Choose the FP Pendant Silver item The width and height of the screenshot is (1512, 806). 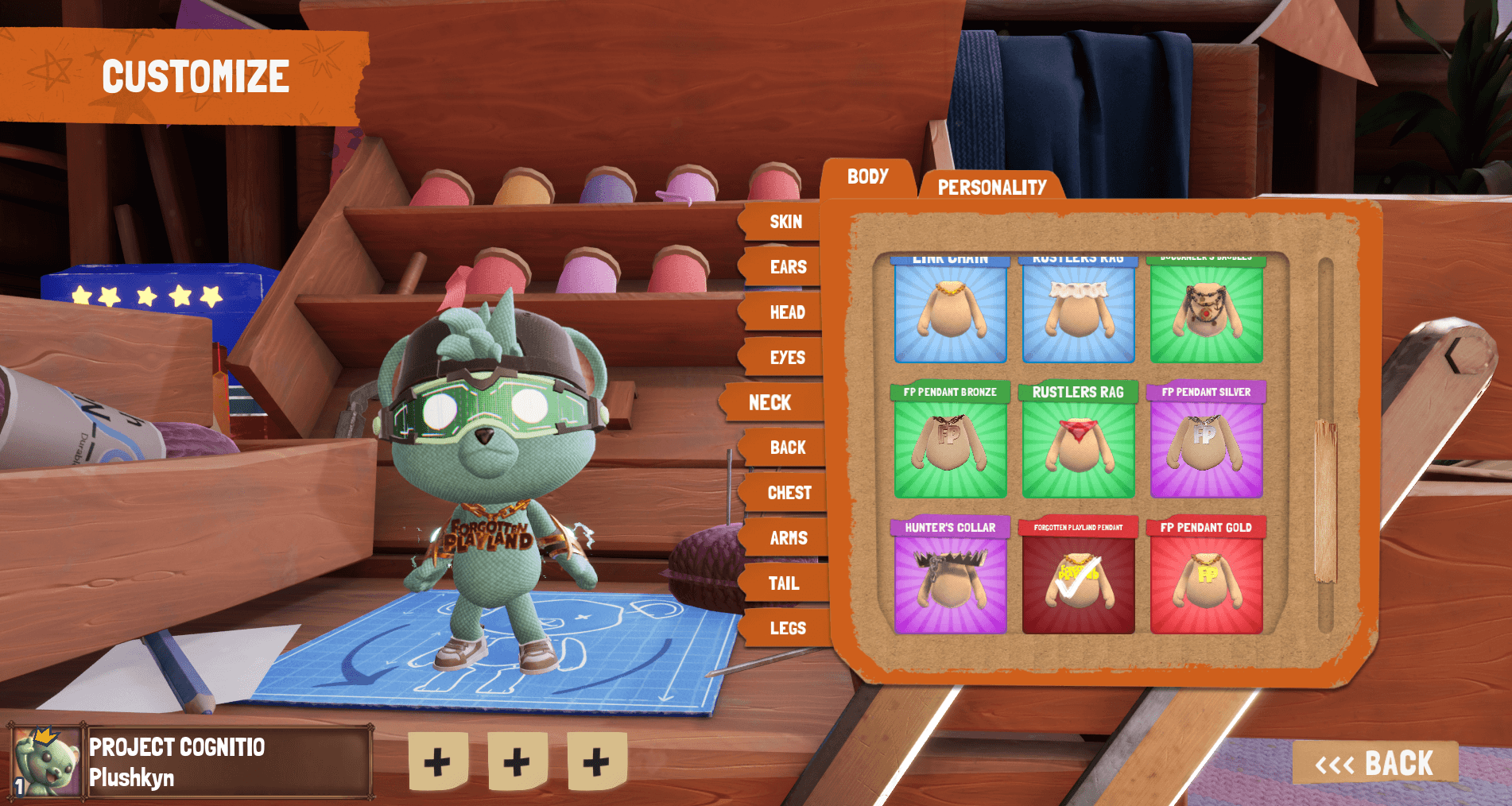point(1206,441)
